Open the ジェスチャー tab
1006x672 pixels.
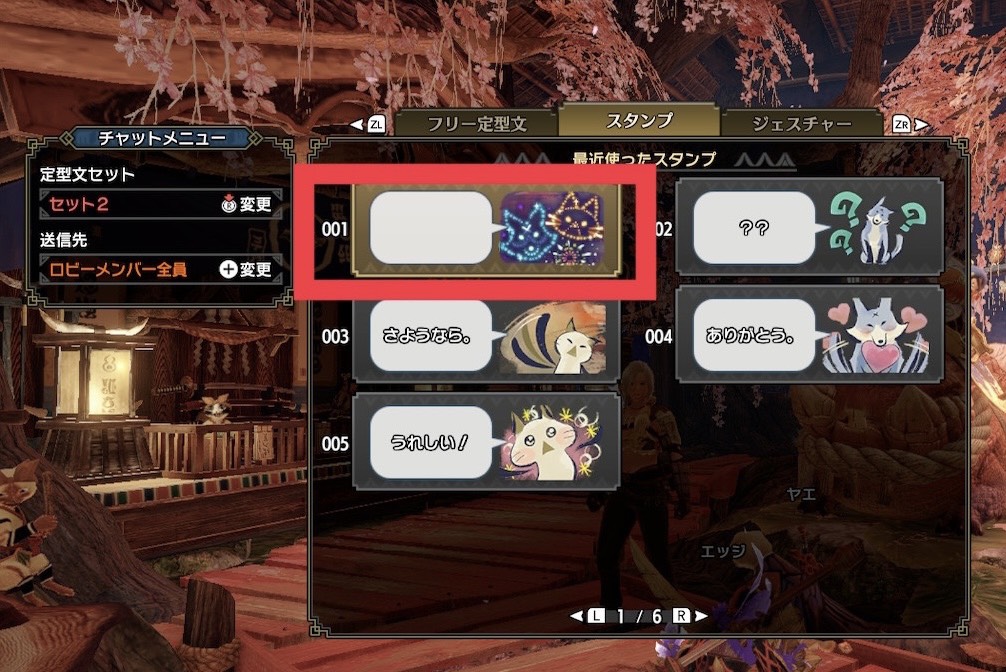click(x=801, y=124)
